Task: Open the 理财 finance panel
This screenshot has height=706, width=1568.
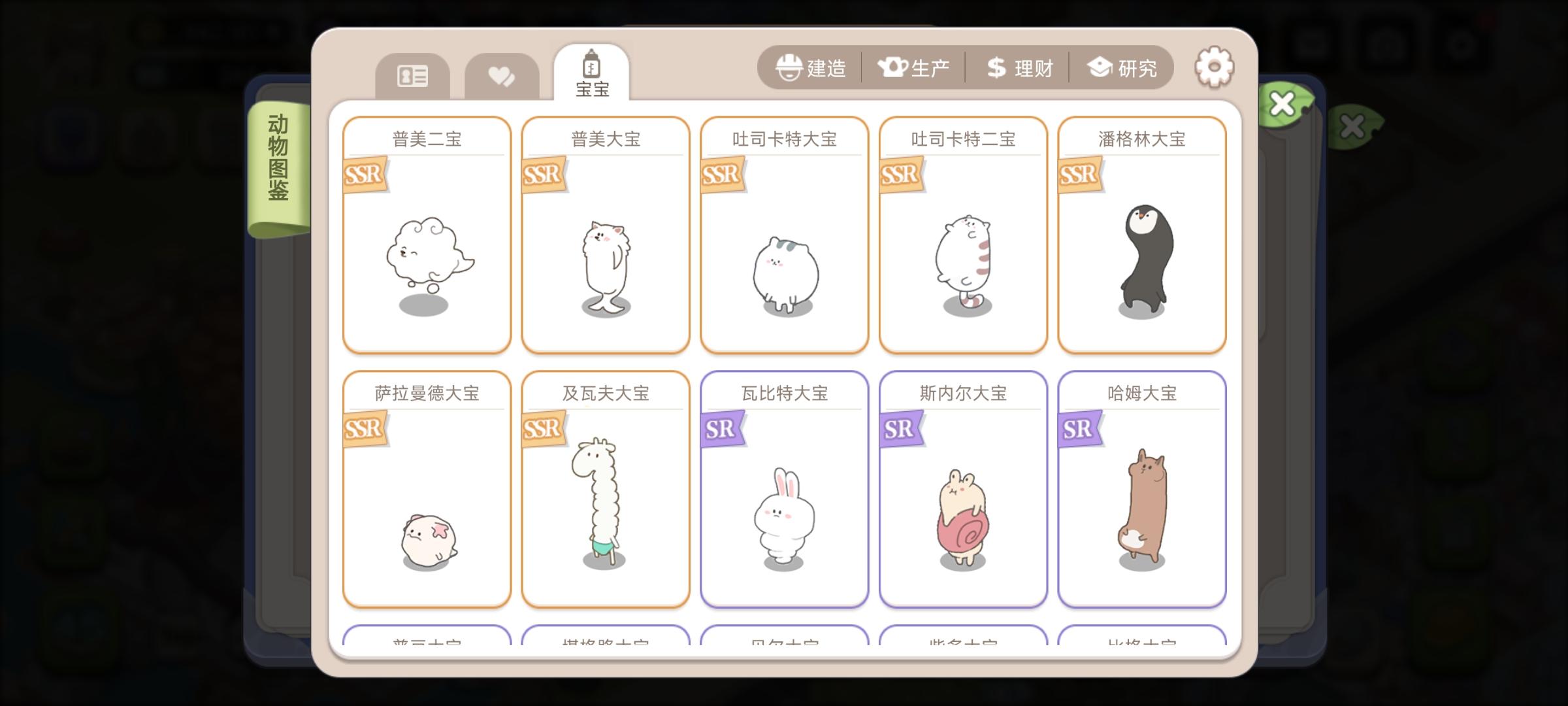Action: click(1018, 67)
